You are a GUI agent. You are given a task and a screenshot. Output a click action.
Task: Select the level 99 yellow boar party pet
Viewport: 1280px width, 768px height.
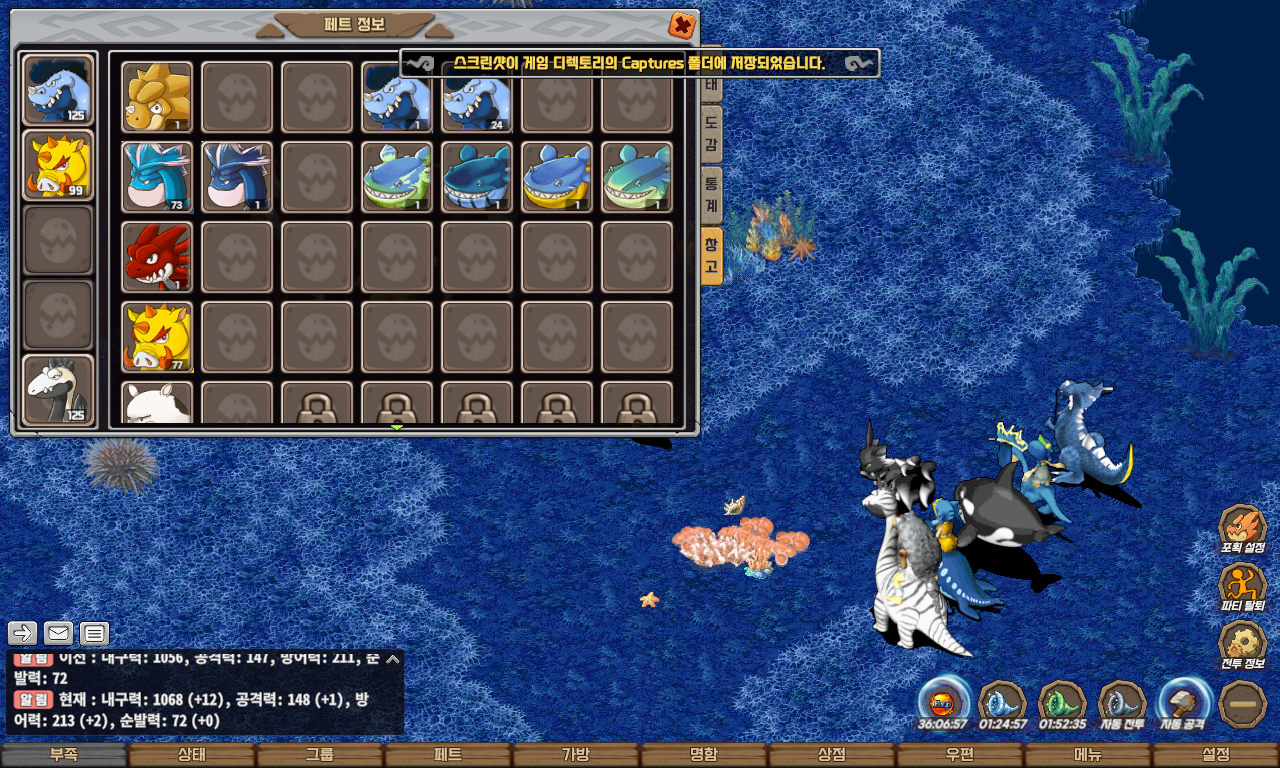tap(58, 165)
